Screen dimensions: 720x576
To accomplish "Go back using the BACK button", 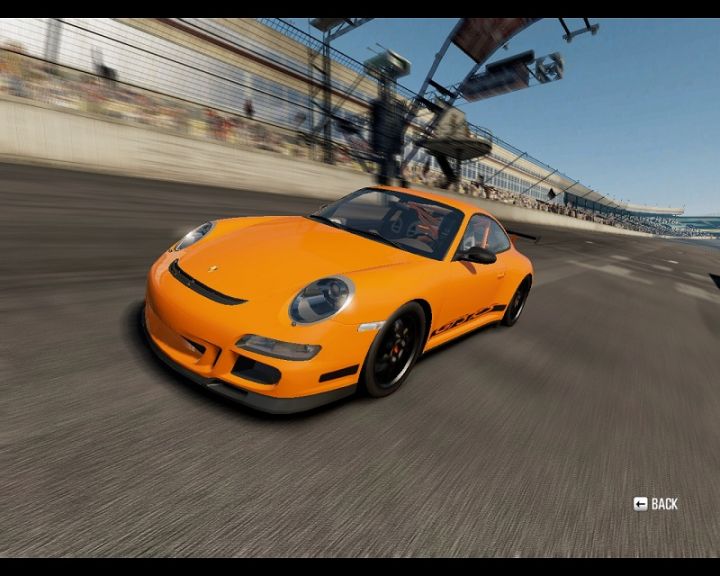I will coord(656,504).
